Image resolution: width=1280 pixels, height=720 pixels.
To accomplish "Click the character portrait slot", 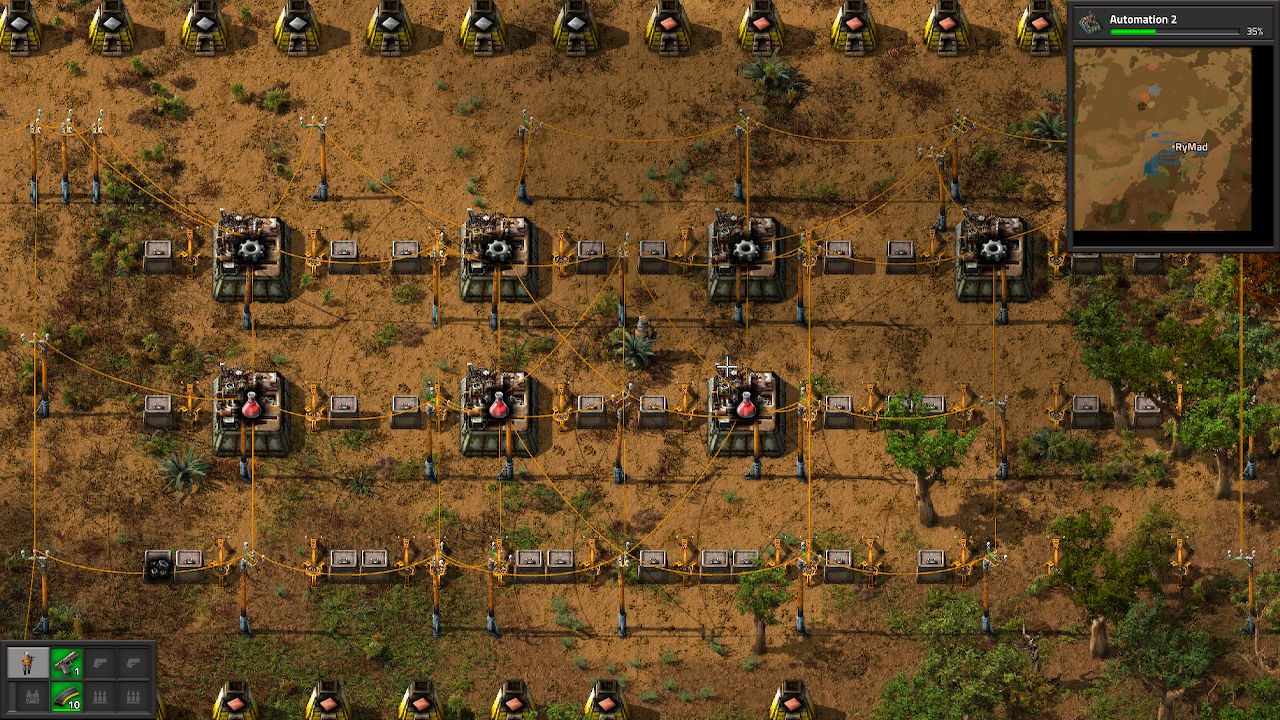I will [28, 662].
